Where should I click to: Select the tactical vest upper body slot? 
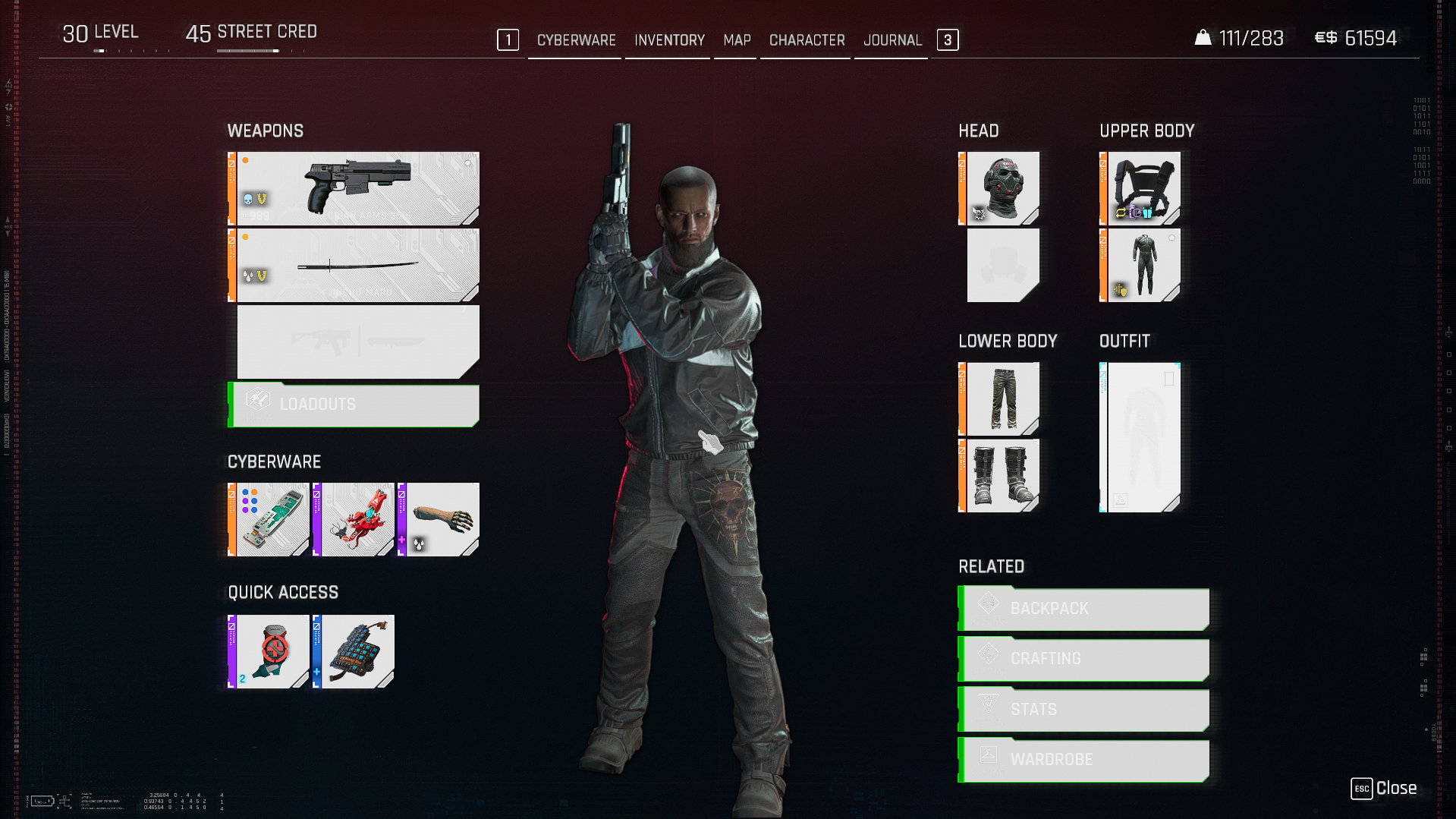pos(1141,188)
